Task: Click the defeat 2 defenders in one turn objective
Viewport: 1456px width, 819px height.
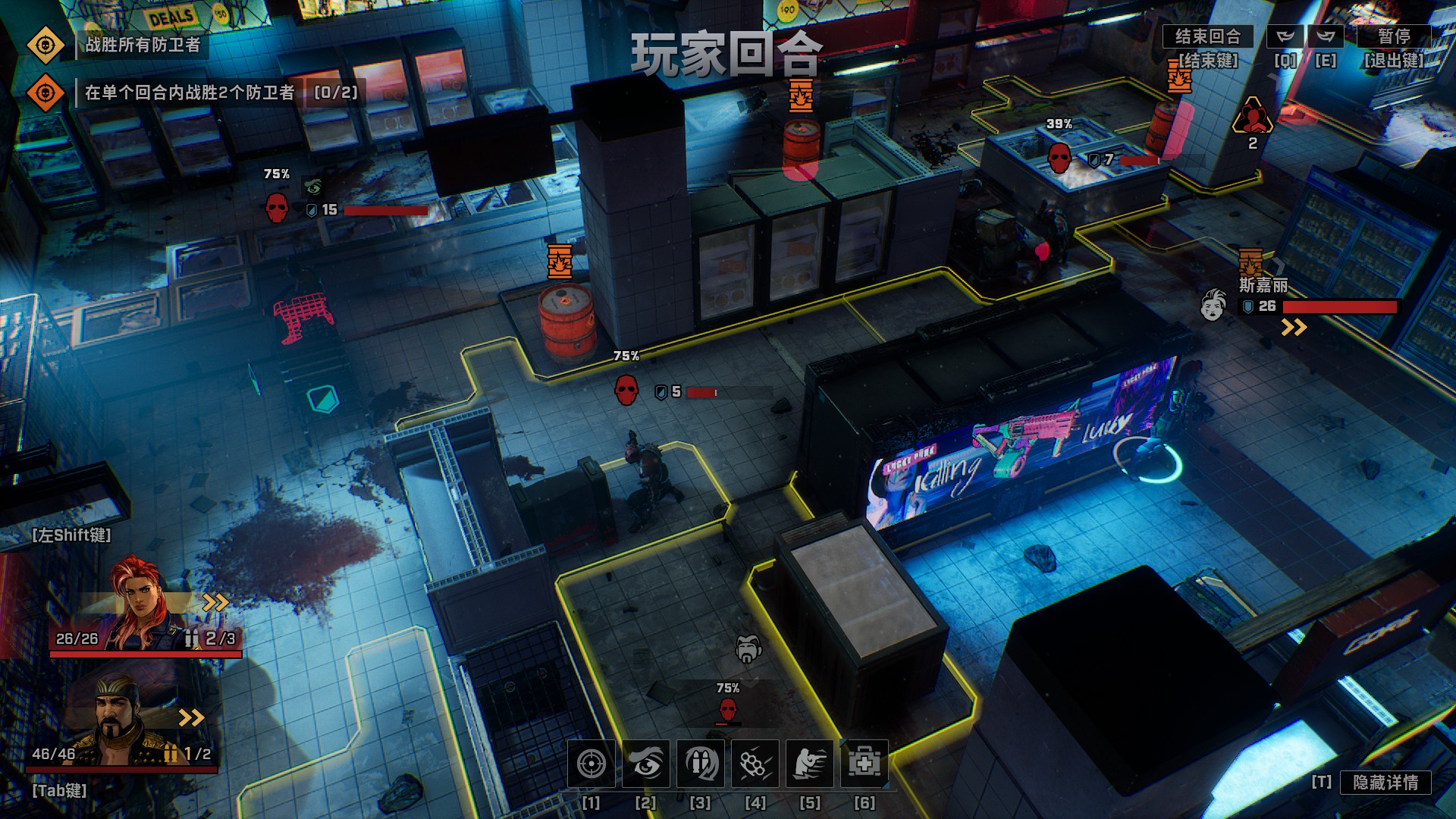Action: [190, 93]
